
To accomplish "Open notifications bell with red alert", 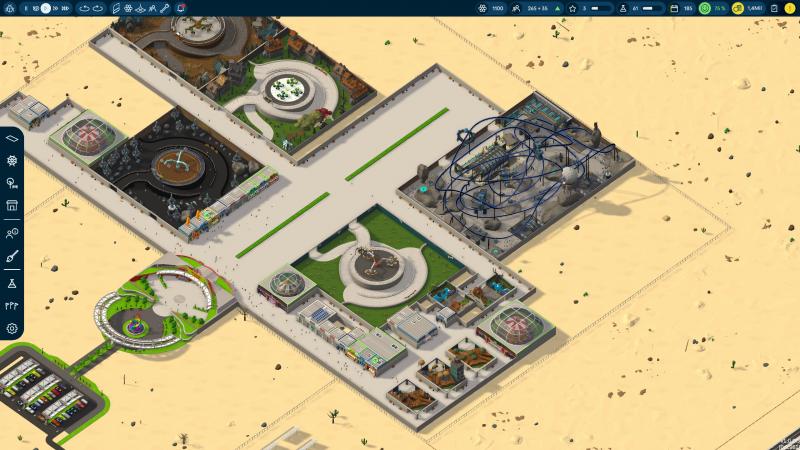I will click(180, 8).
